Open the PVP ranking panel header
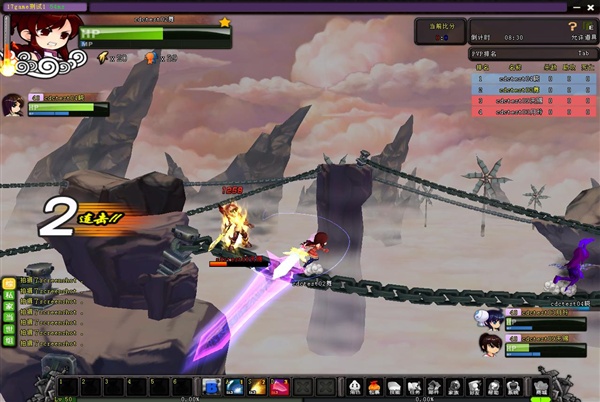The image size is (600, 402). [x=528, y=53]
